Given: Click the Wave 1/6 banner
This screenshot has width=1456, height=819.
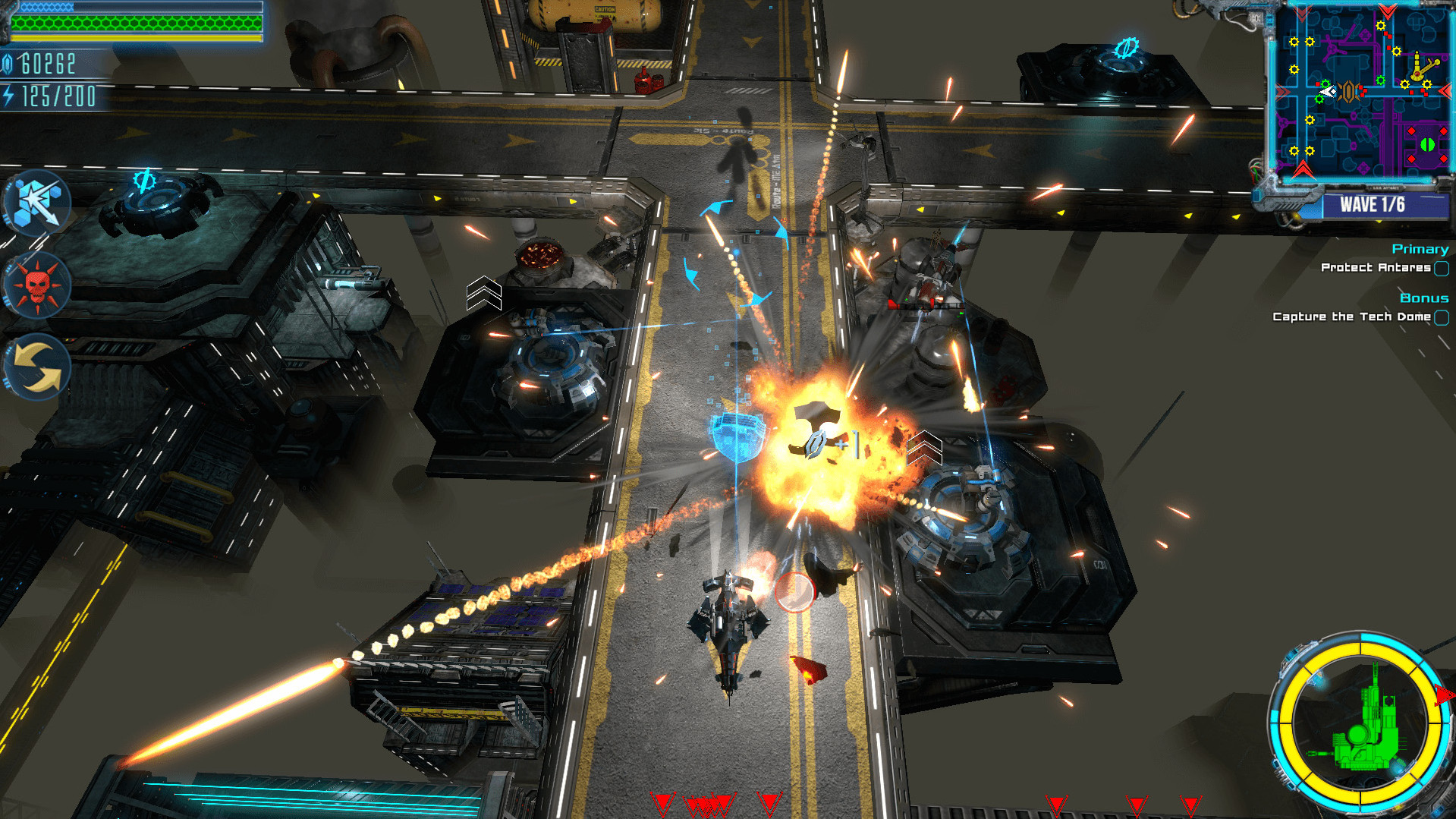Looking at the screenshot, I should [1372, 204].
